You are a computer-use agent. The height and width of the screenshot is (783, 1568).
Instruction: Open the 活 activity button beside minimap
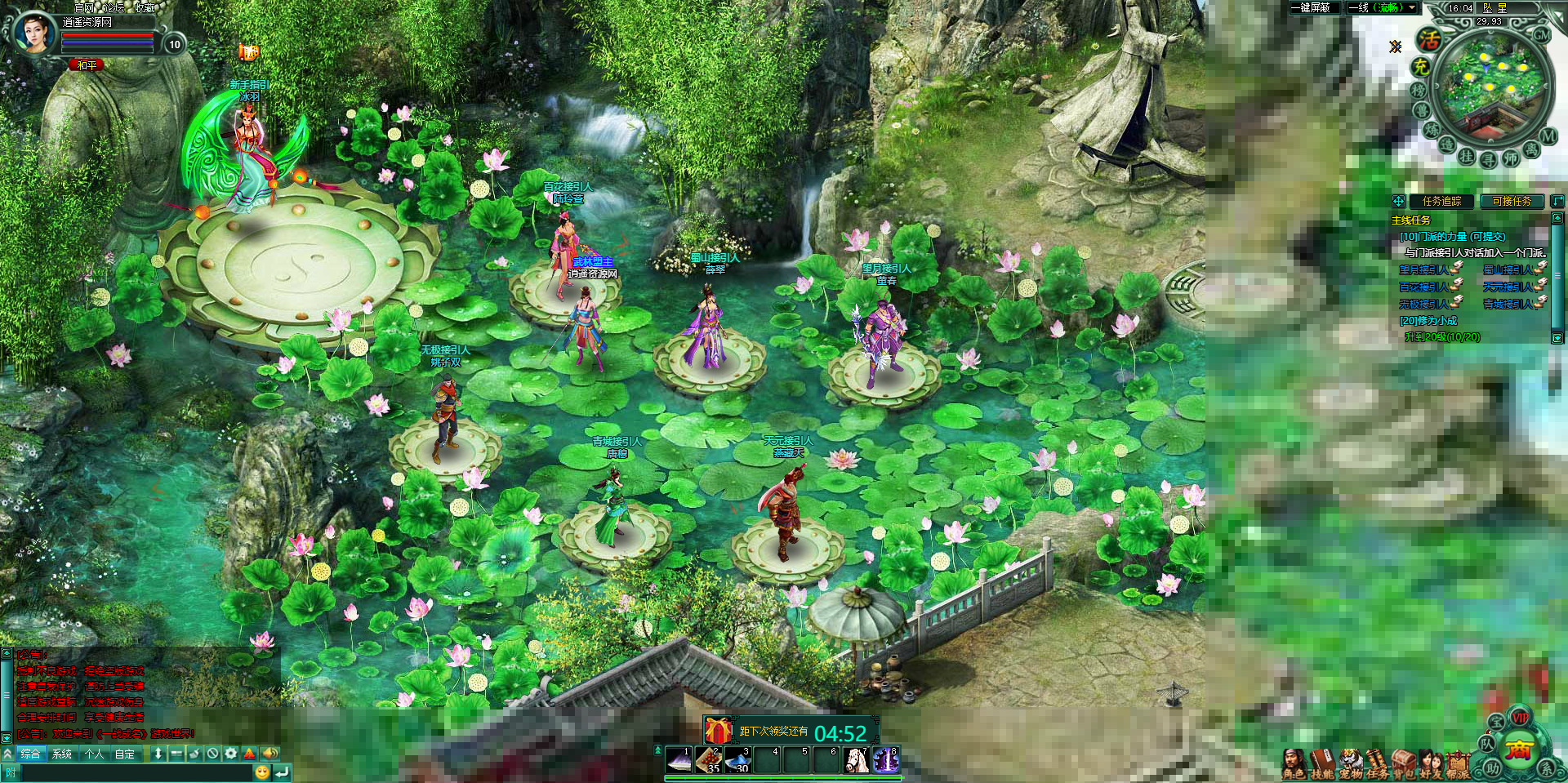pos(1428,39)
